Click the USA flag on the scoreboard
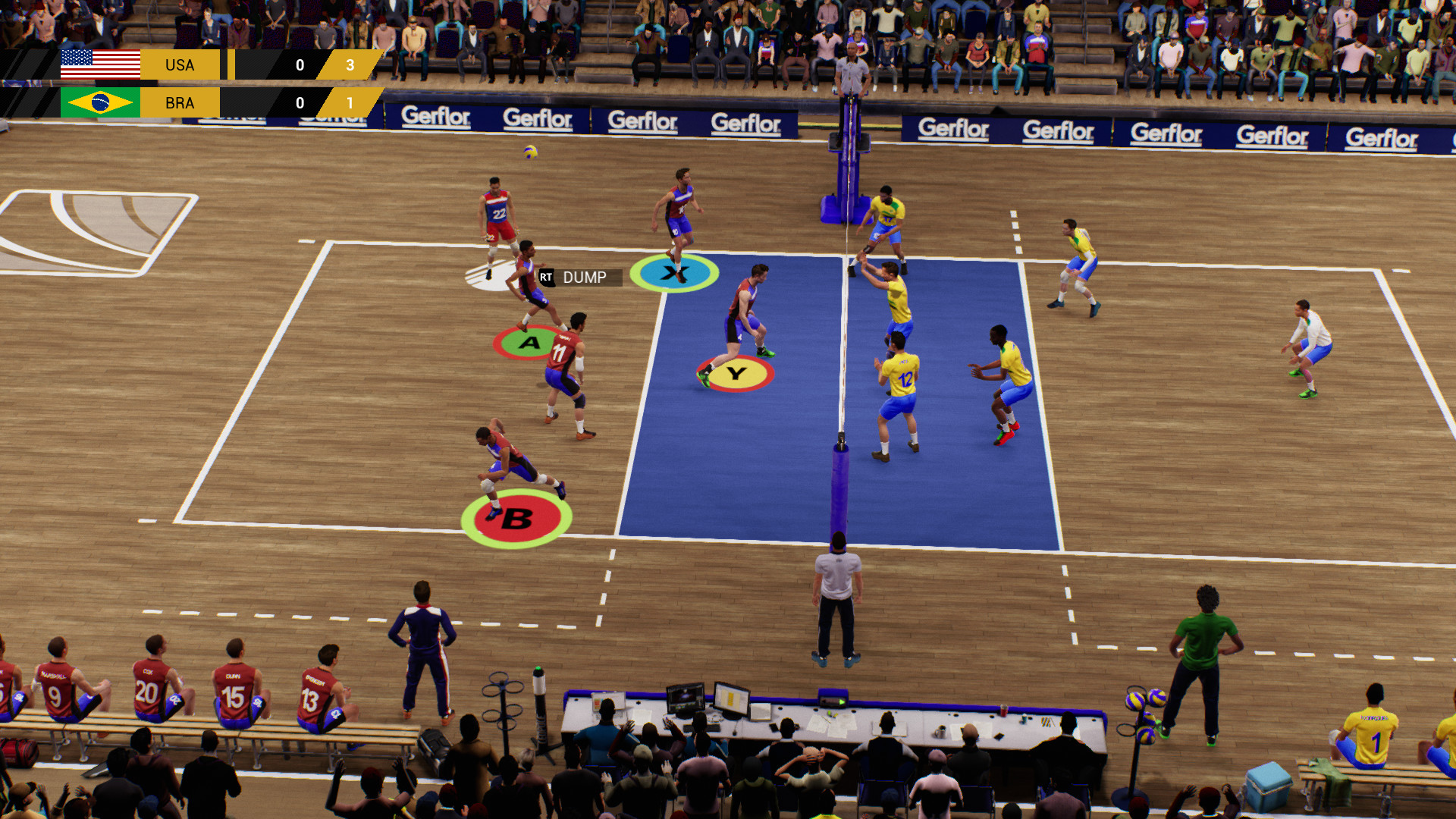The width and height of the screenshot is (1456, 819). pos(101,64)
